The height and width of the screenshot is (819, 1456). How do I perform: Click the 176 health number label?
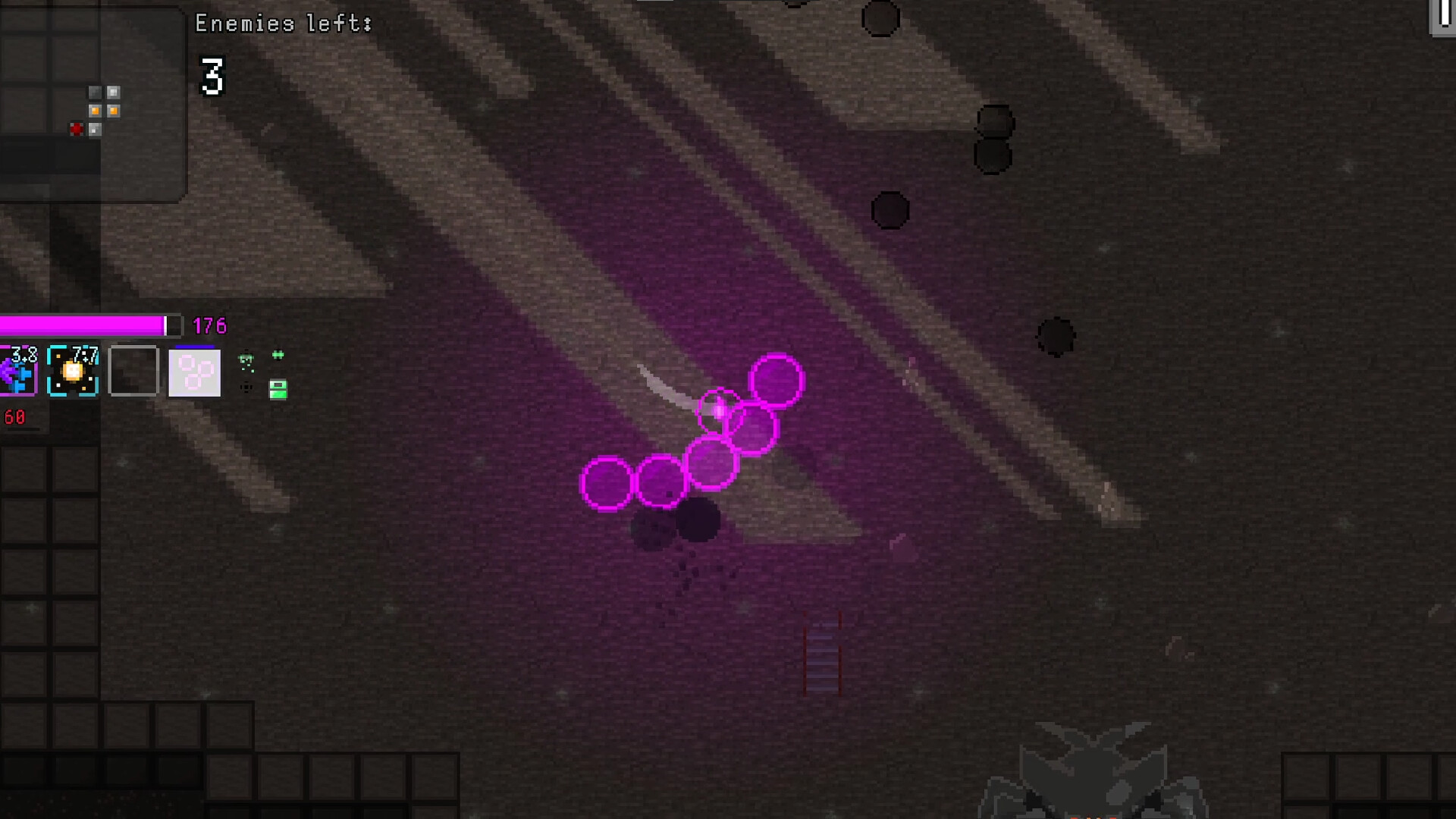[210, 326]
